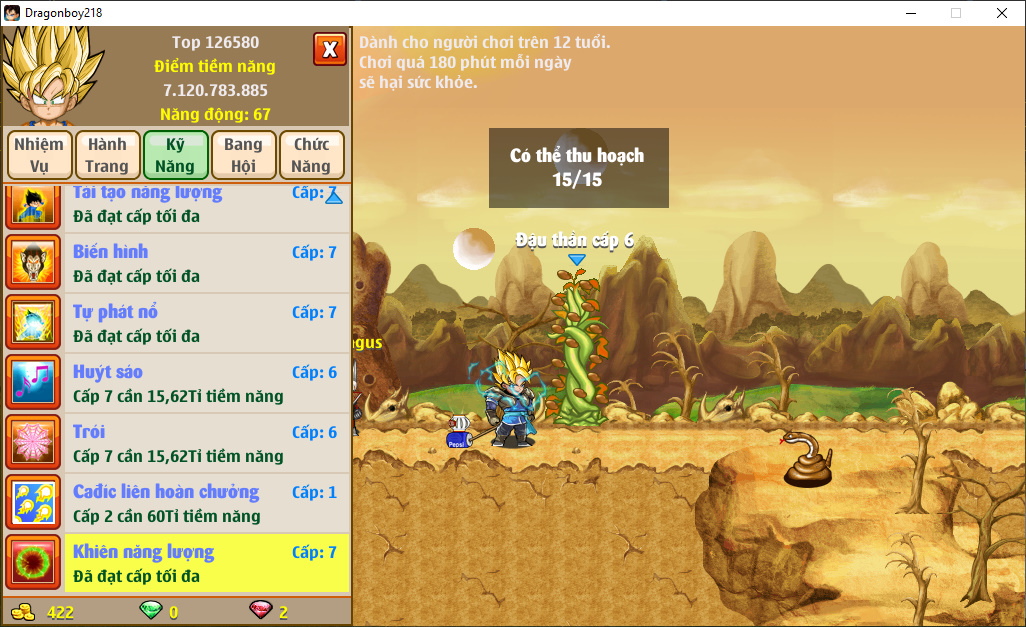The image size is (1026, 627).
Task: Switch to the Nhiệm Vụ tab
Action: 41,155
